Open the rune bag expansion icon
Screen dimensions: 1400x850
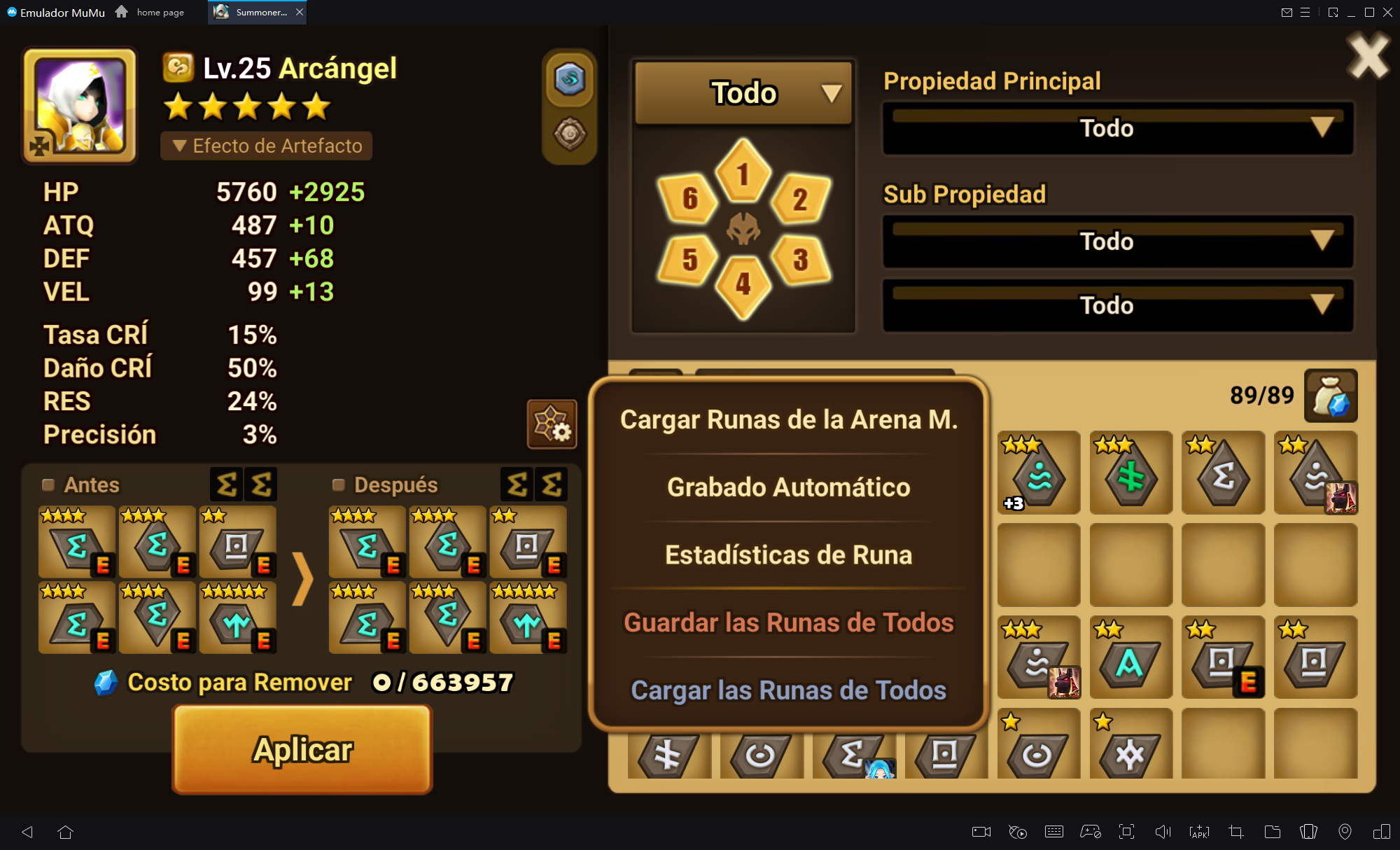pyautogui.click(x=1331, y=396)
